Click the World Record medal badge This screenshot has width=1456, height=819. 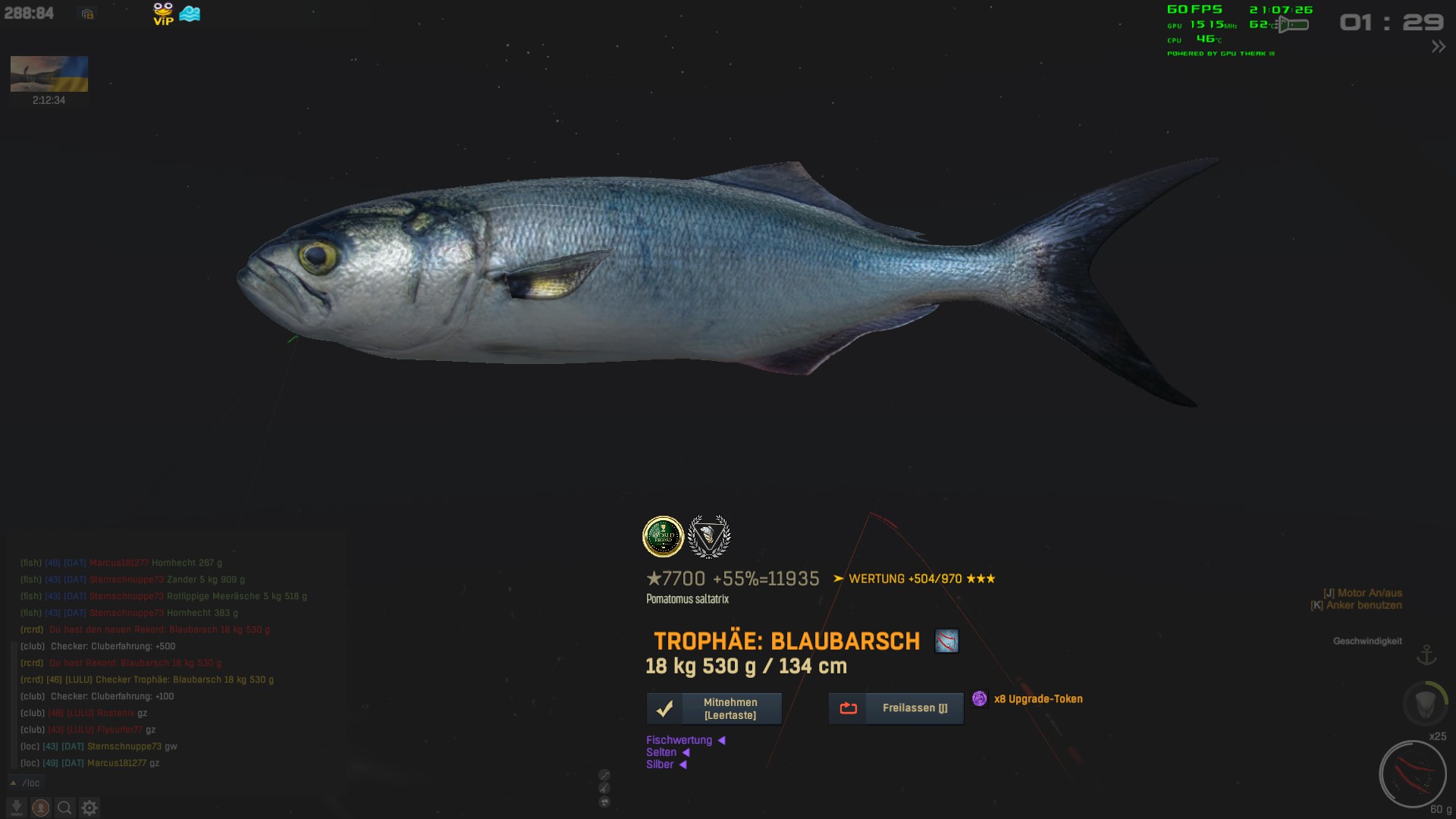click(x=663, y=536)
